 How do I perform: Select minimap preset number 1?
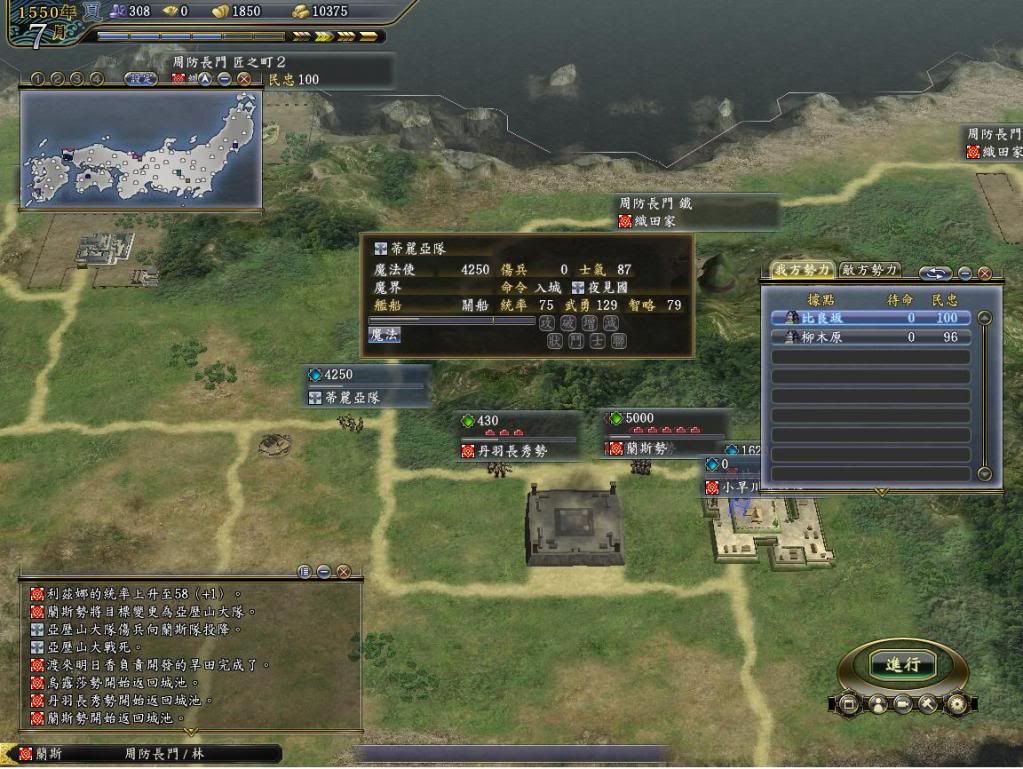pos(37,78)
